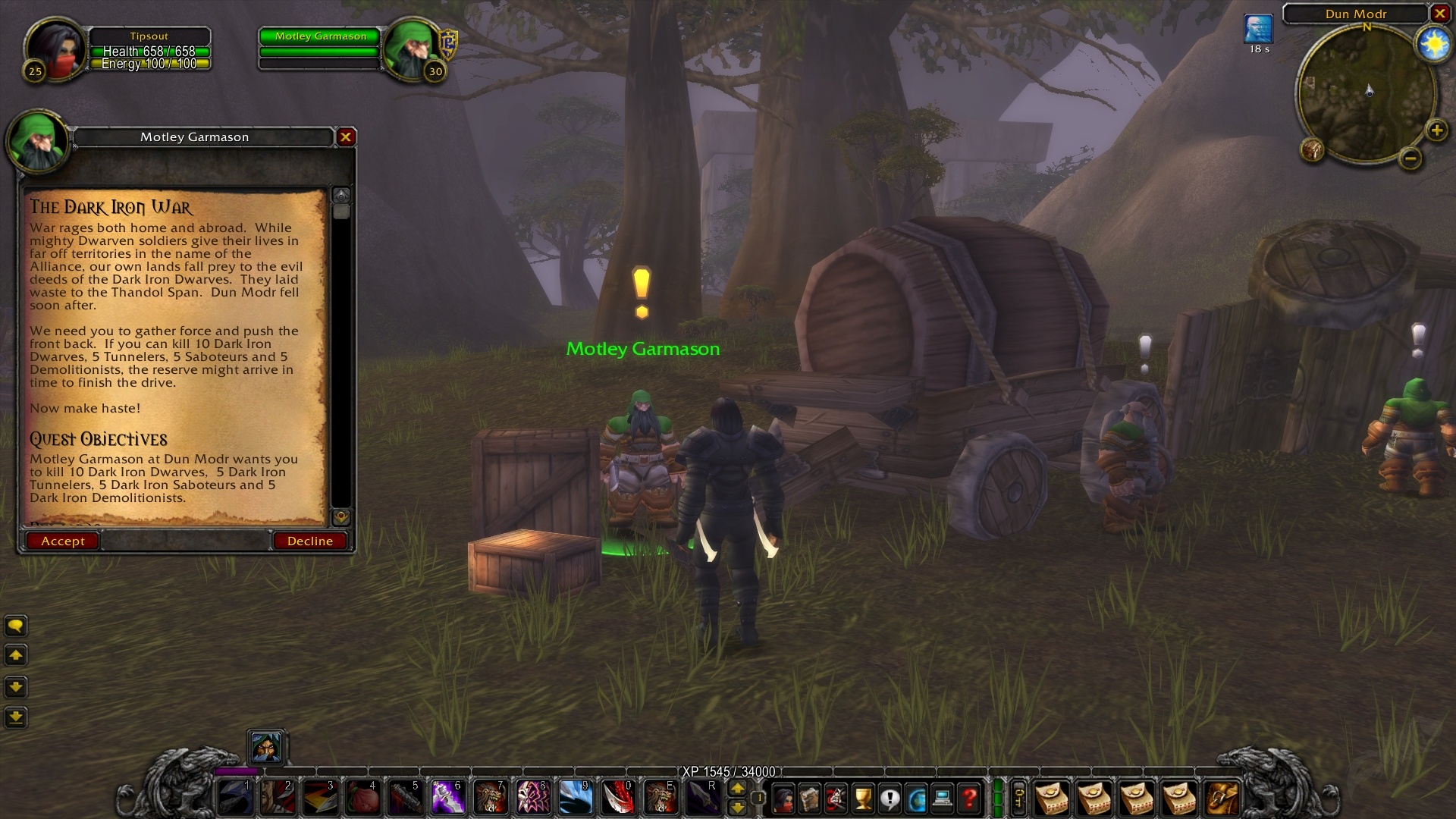Open the Achievements goblet icon

862,798
